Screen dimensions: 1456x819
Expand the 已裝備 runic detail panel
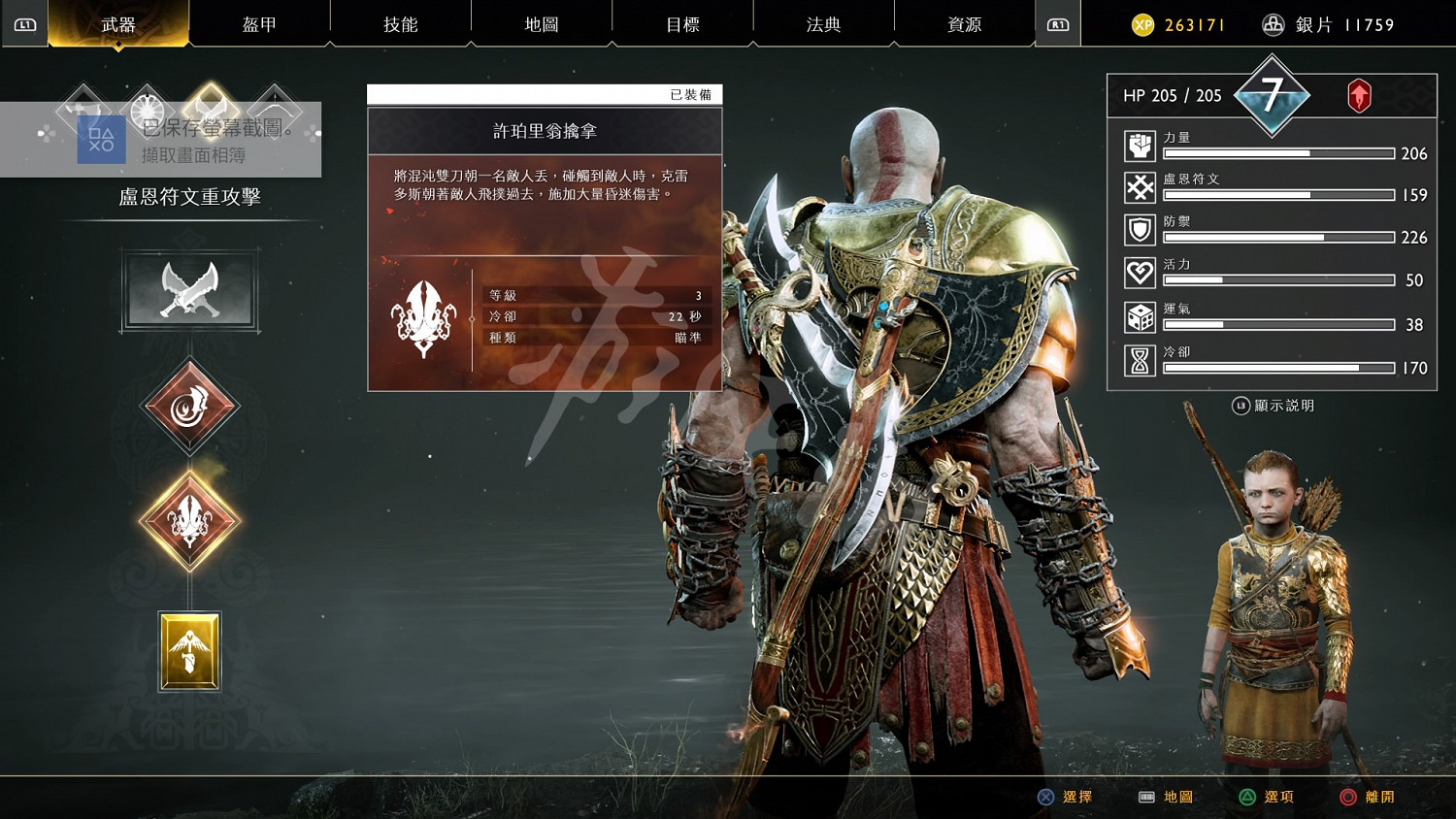[x=545, y=236]
